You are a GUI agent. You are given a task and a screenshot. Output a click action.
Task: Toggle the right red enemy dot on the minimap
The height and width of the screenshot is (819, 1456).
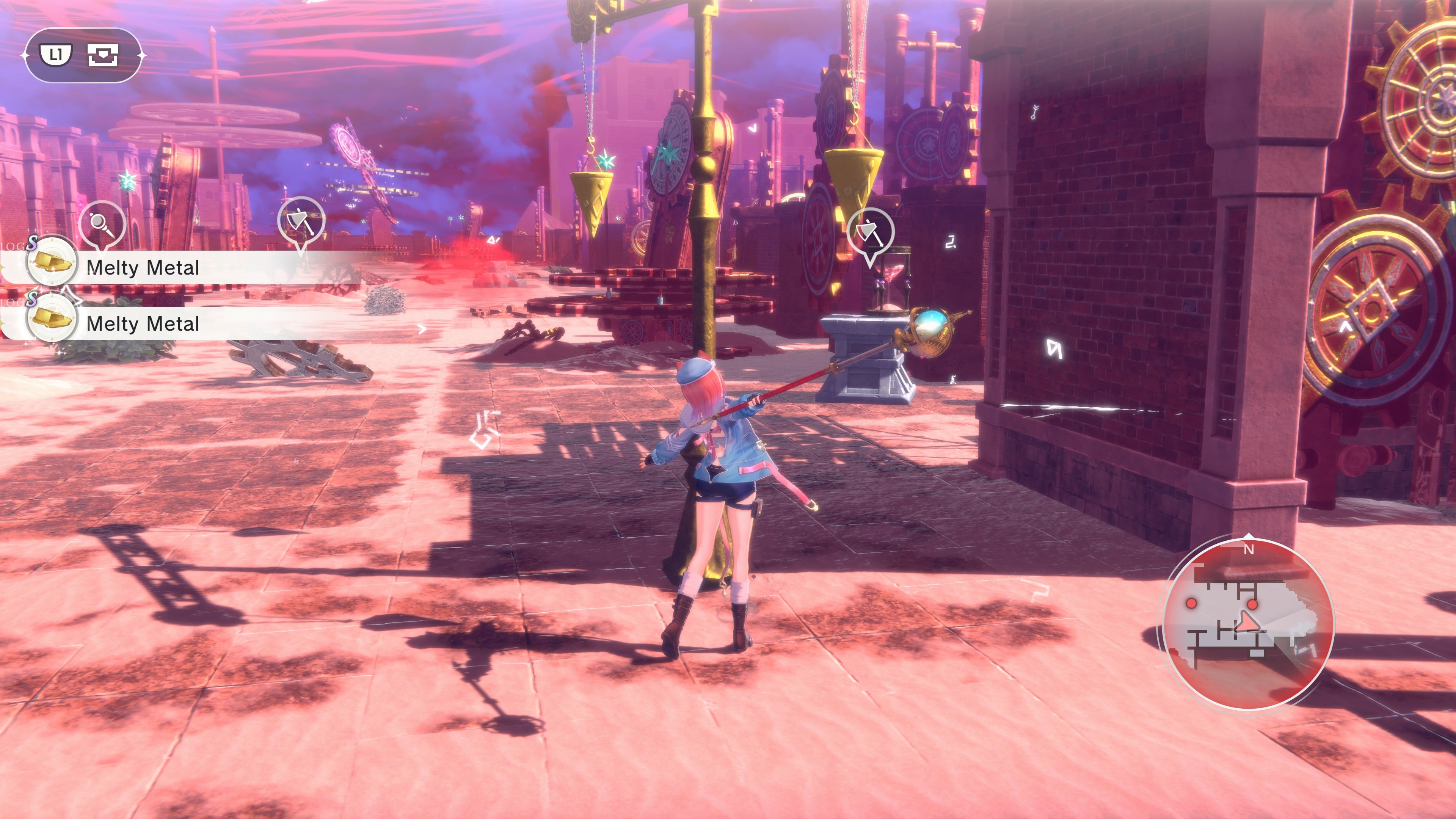tap(1252, 605)
